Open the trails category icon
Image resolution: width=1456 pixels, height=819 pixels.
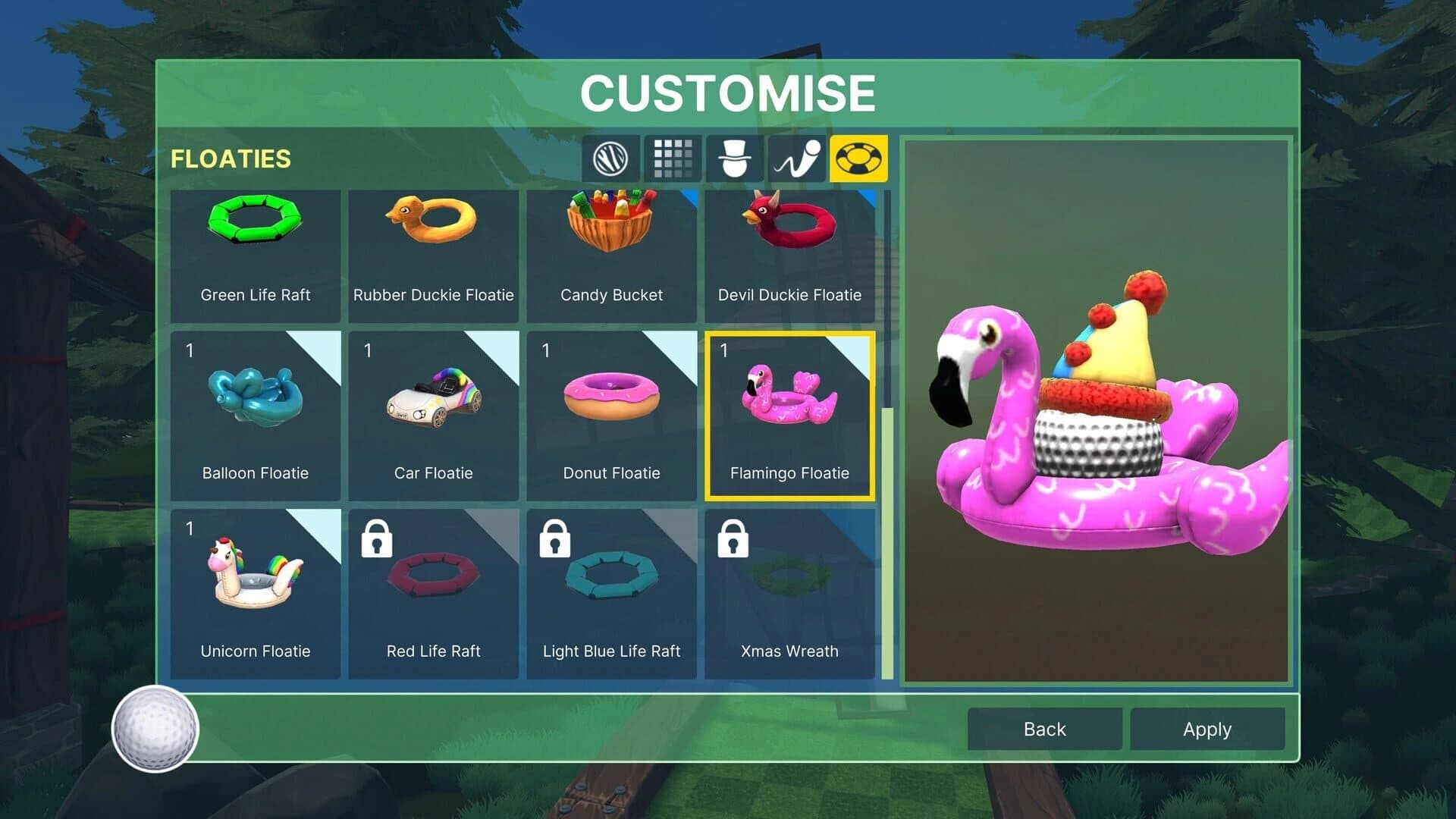click(x=796, y=158)
